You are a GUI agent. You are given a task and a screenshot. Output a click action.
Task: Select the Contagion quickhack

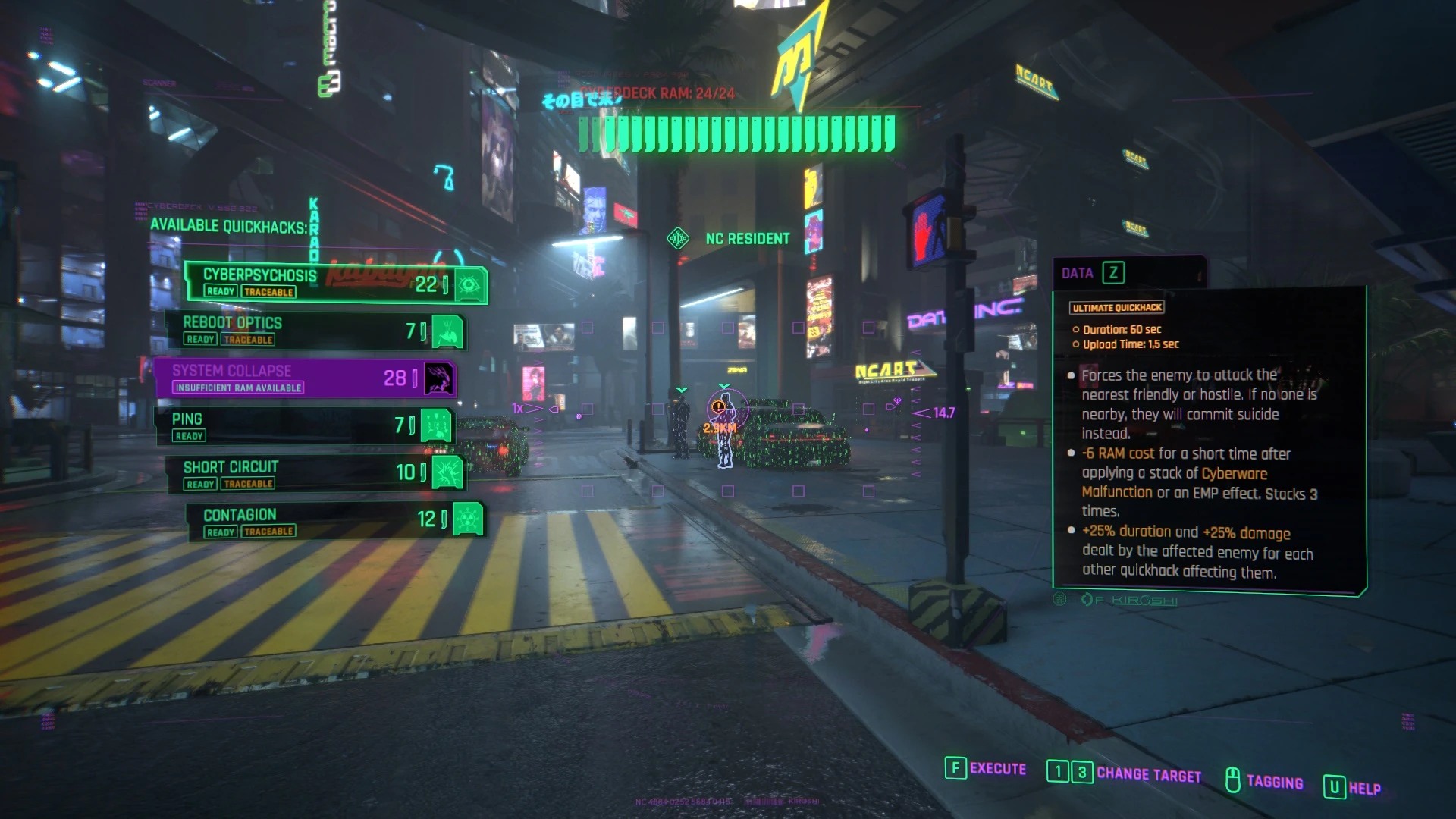click(x=334, y=521)
